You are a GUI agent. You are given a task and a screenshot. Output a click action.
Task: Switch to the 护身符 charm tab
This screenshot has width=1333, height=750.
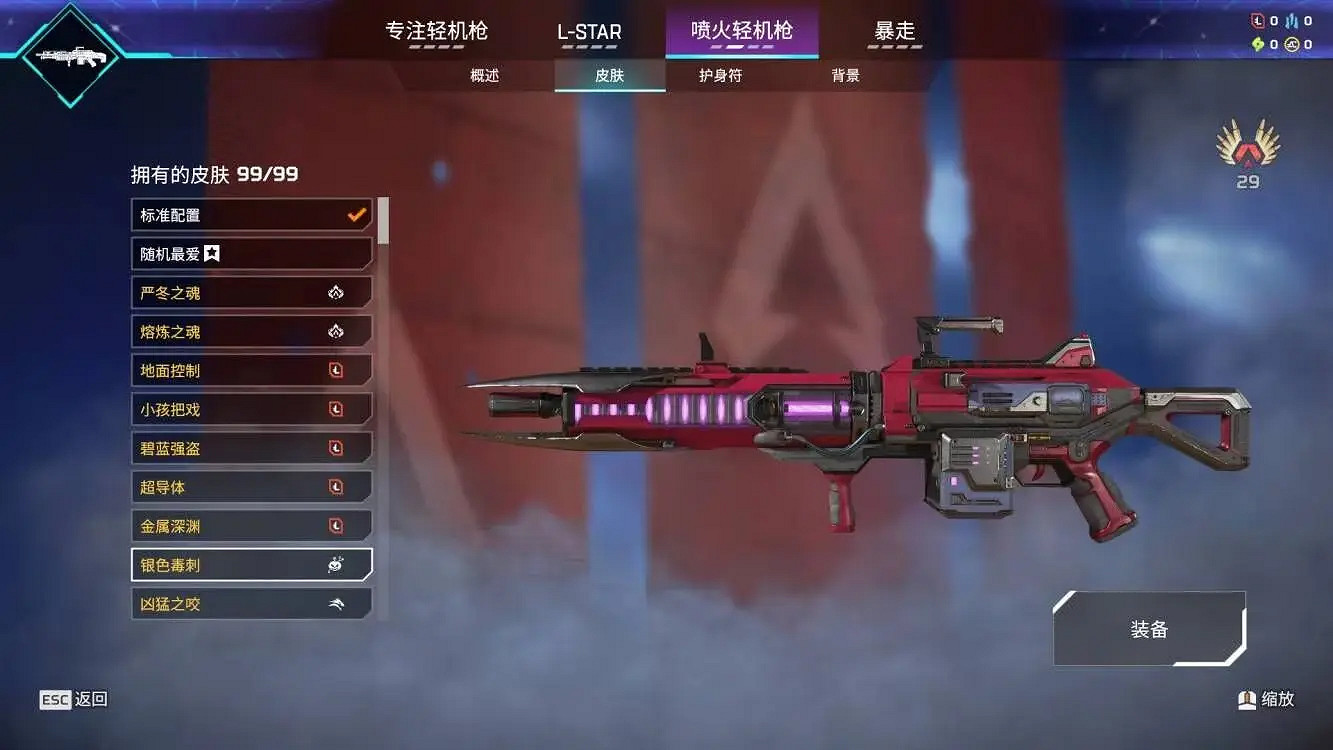pos(721,75)
